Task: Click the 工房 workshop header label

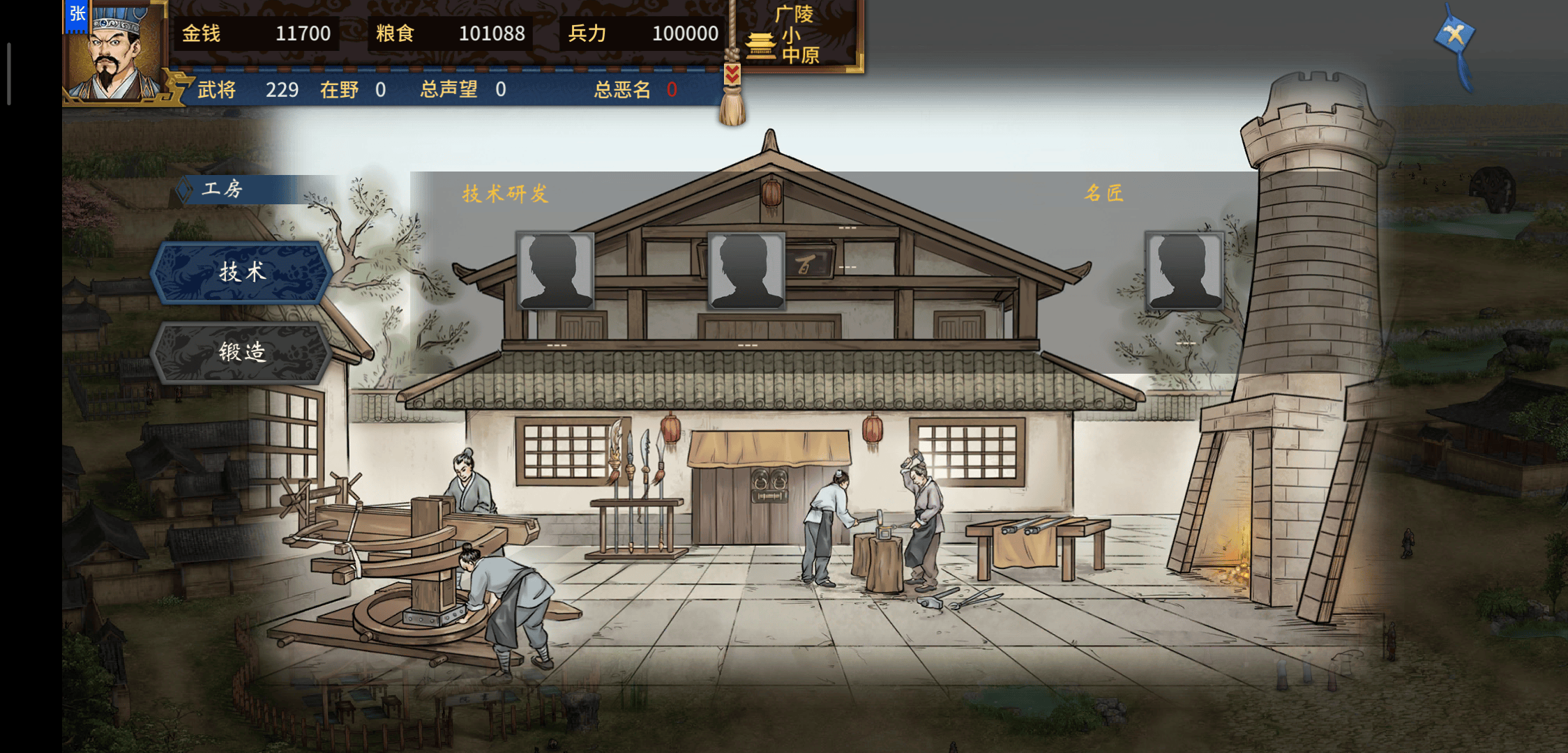Action: [x=222, y=188]
